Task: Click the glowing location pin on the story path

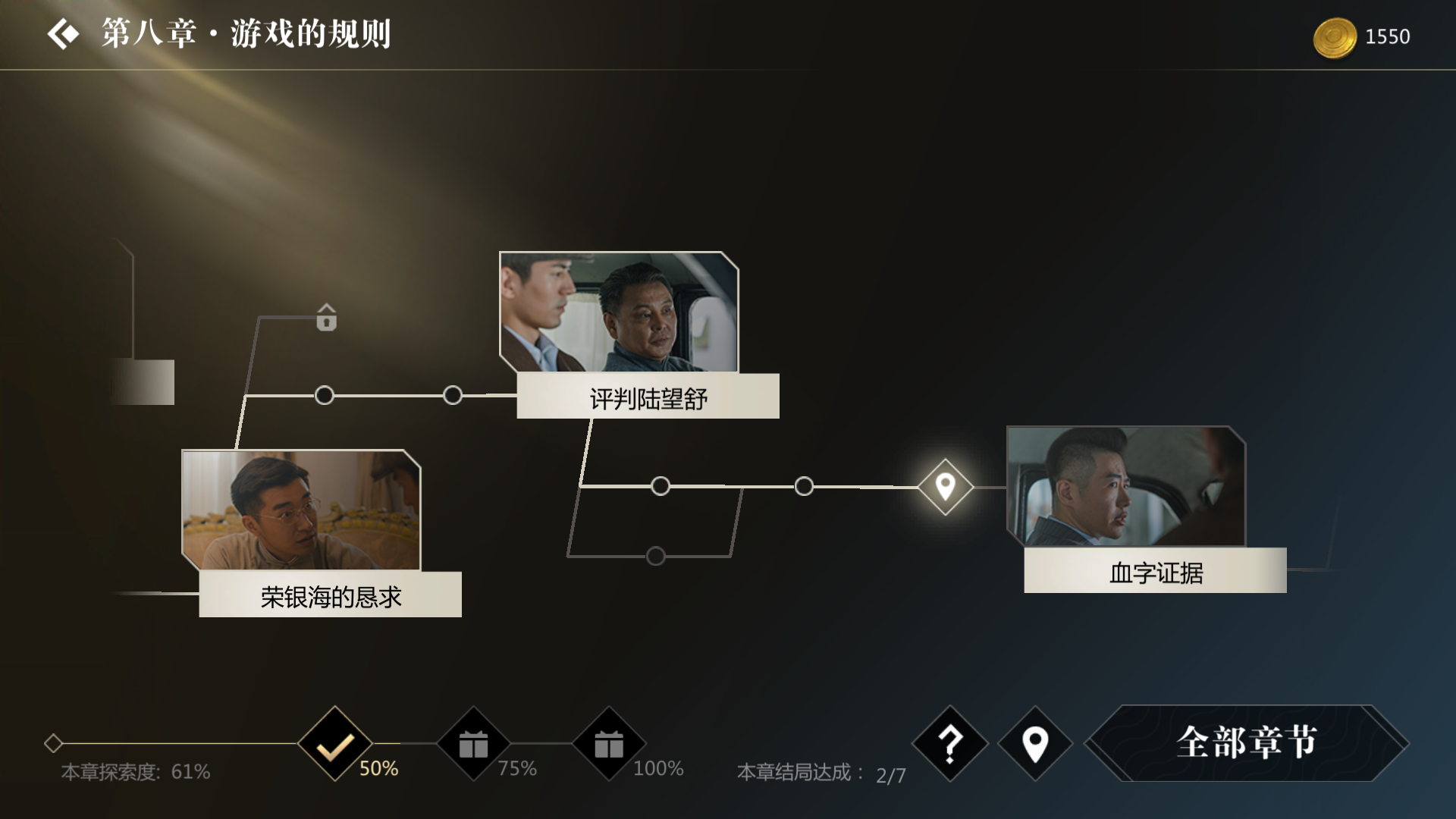Action: pyautogui.click(x=945, y=486)
